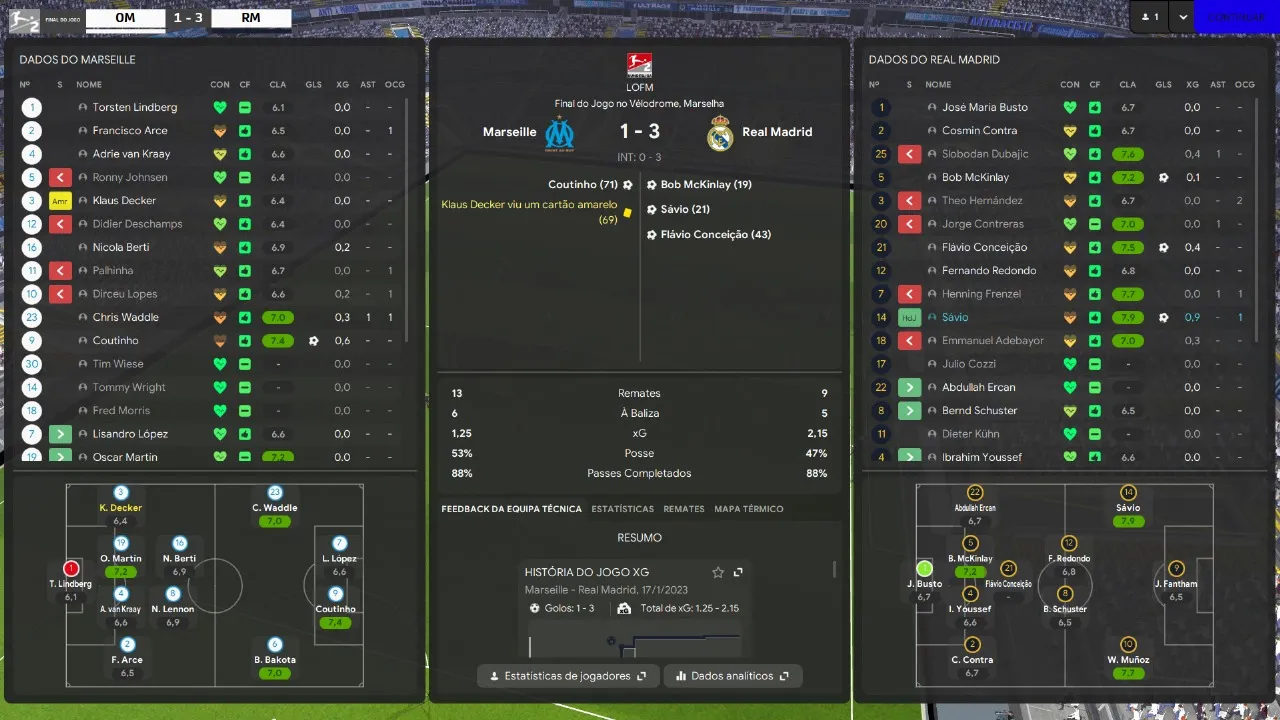This screenshot has width=1280, height=720.
Task: Favorite the História do Jogo xG card
Action: pyautogui.click(x=718, y=572)
